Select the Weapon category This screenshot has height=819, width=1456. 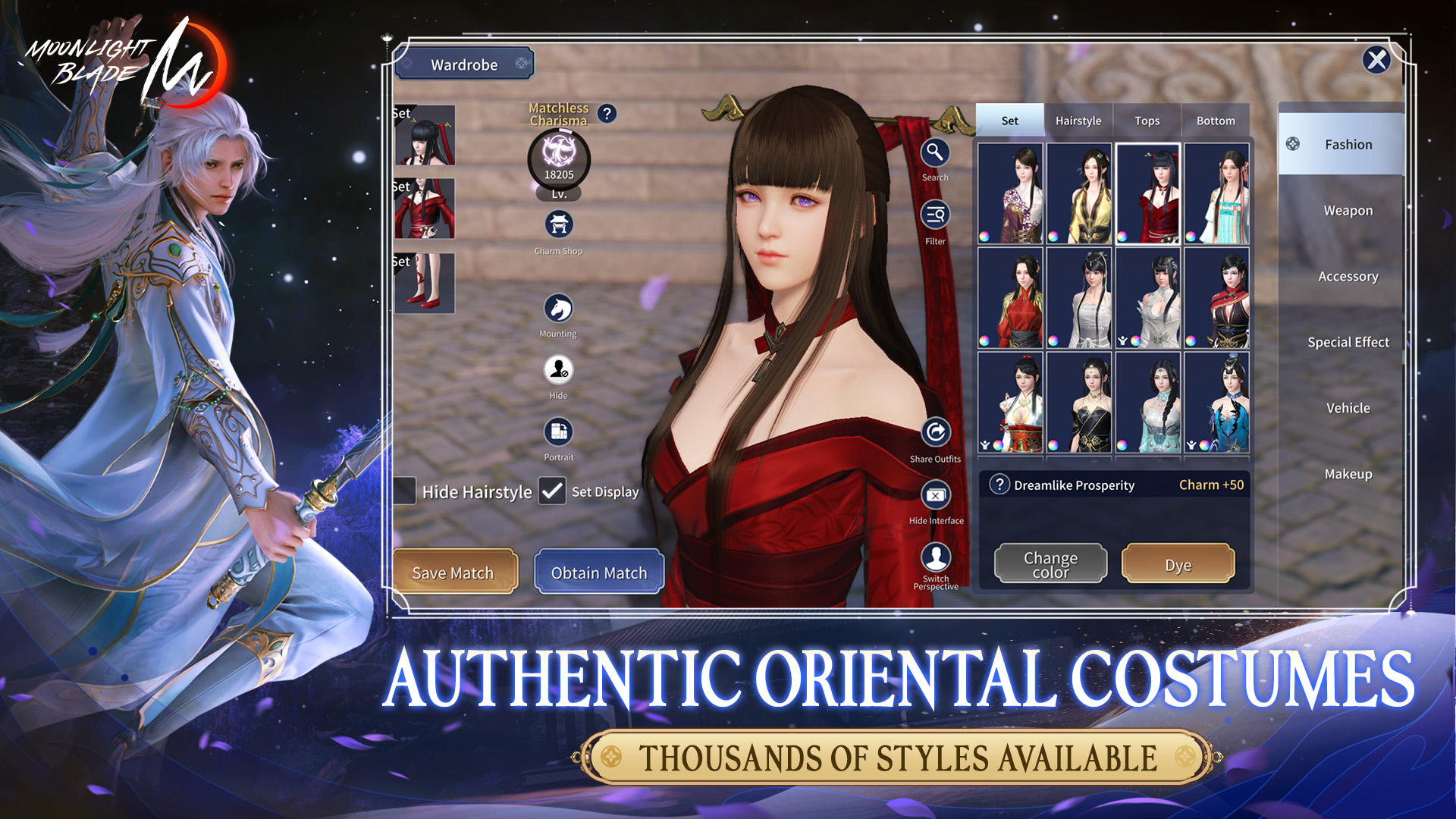(x=1348, y=210)
